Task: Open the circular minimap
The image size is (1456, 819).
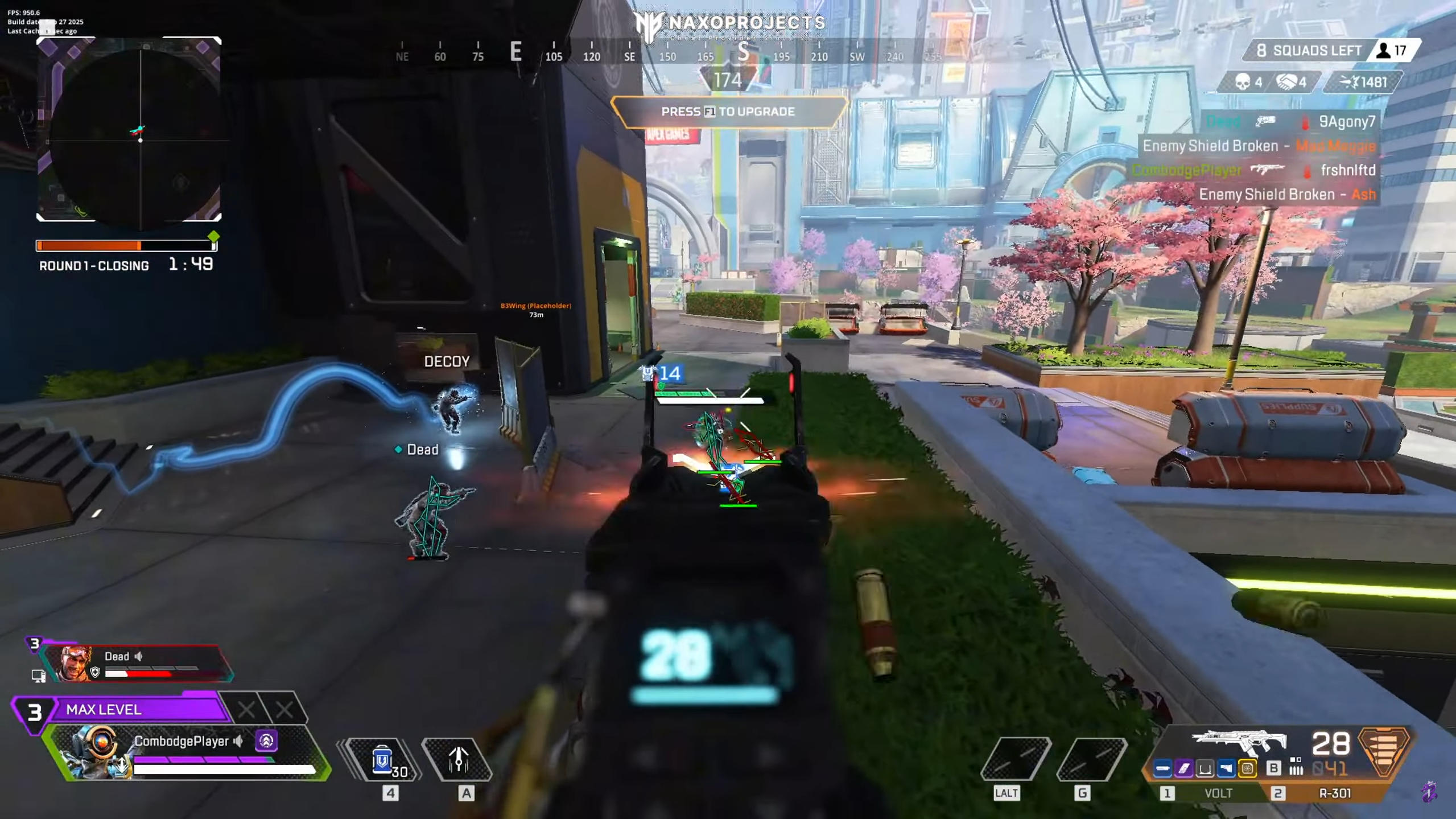Action: 129,130
